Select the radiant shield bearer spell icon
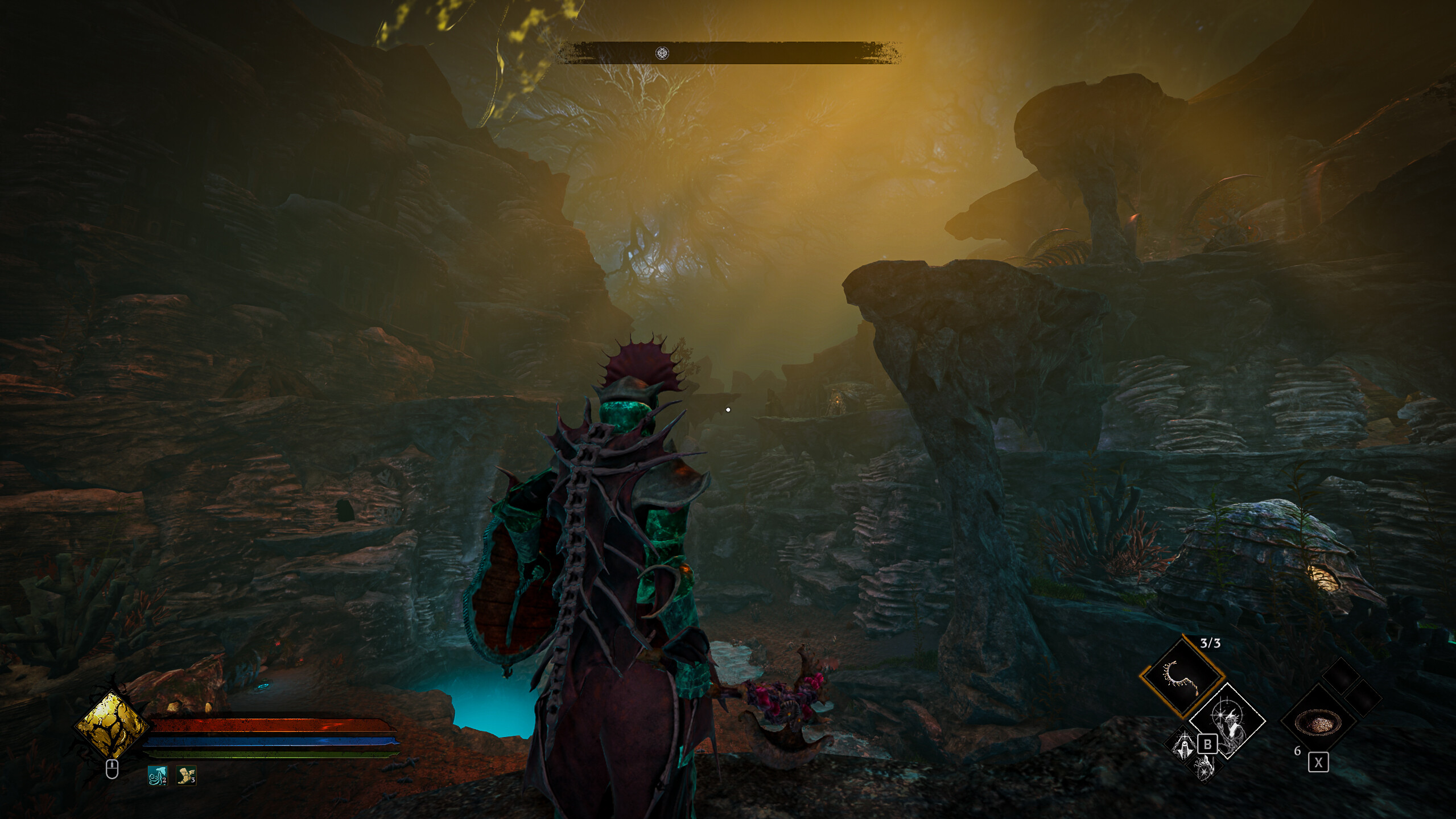This screenshot has width=1456, height=819. click(x=1205, y=767)
